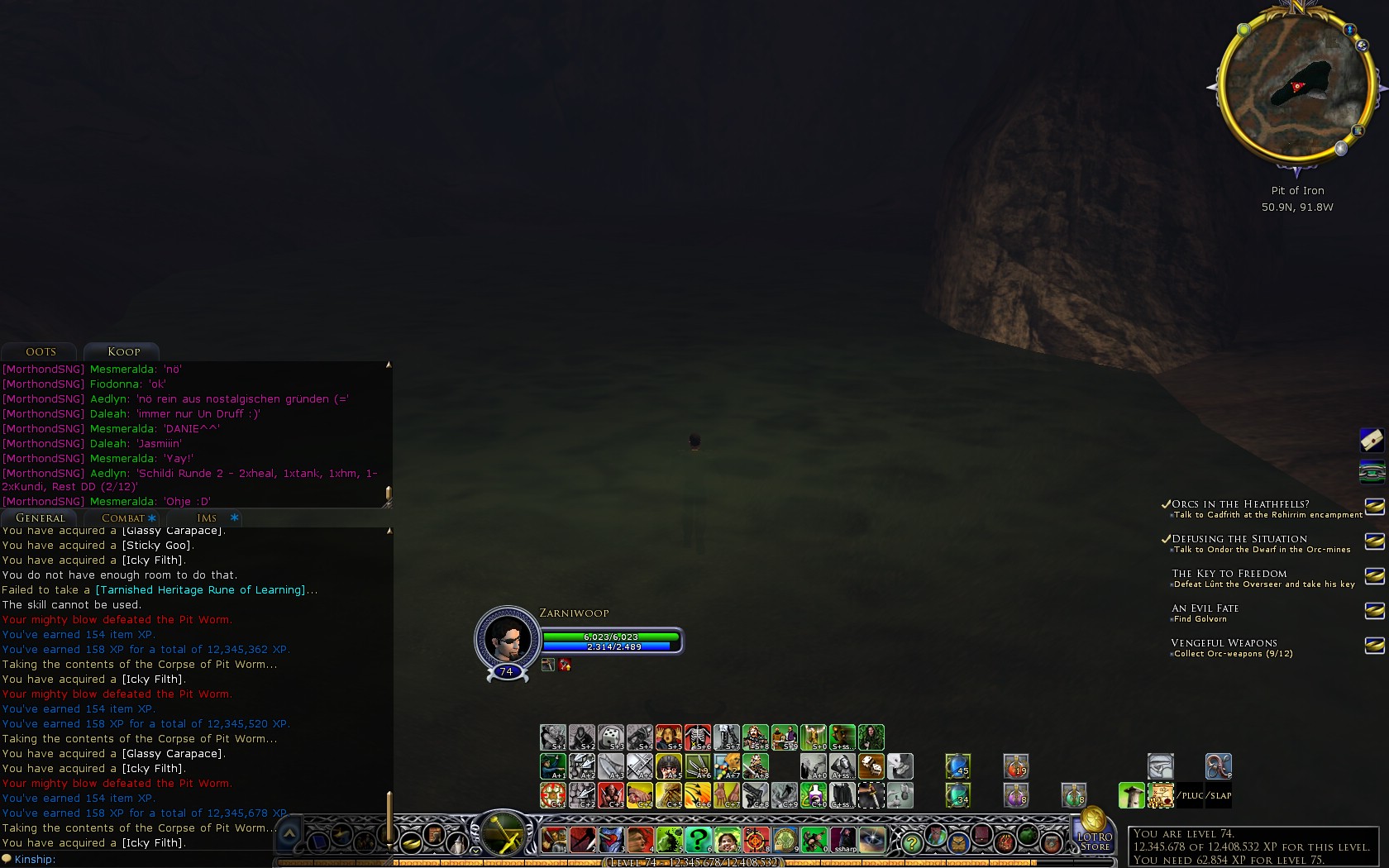The height and width of the screenshot is (868, 1389).
Task: Select the General chat tab
Action: click(x=40, y=518)
